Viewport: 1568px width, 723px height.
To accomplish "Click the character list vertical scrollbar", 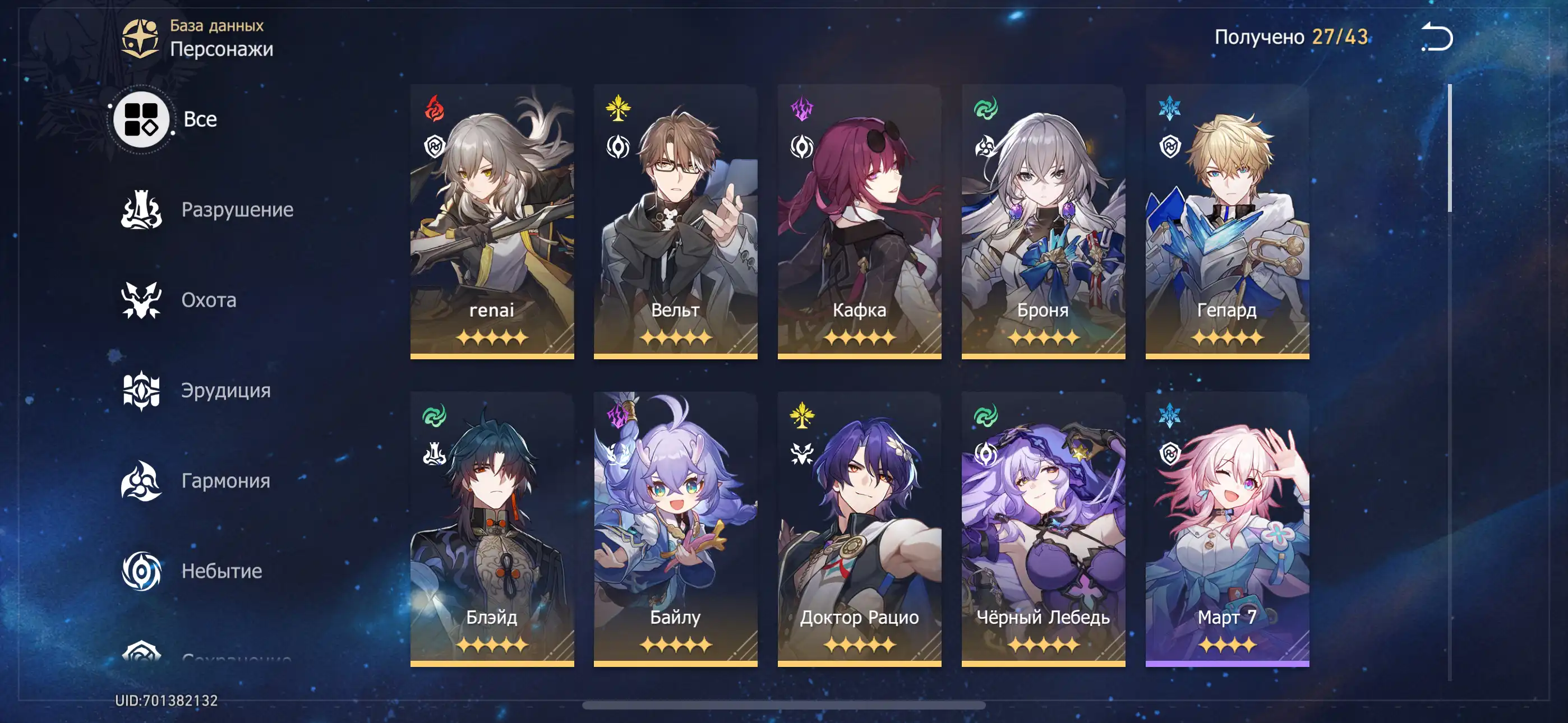I will [1449, 149].
